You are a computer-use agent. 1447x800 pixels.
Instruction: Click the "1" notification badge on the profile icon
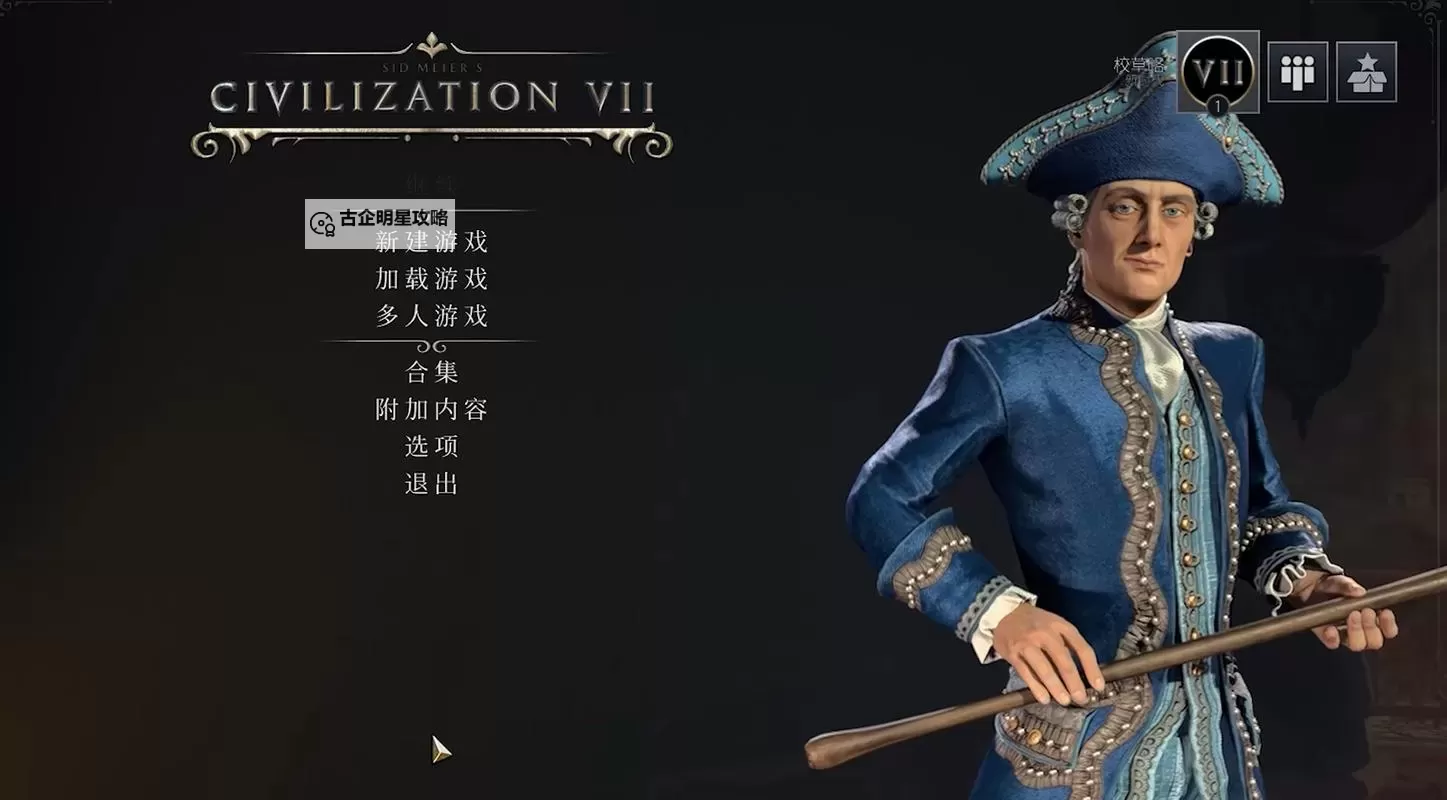(1218, 103)
